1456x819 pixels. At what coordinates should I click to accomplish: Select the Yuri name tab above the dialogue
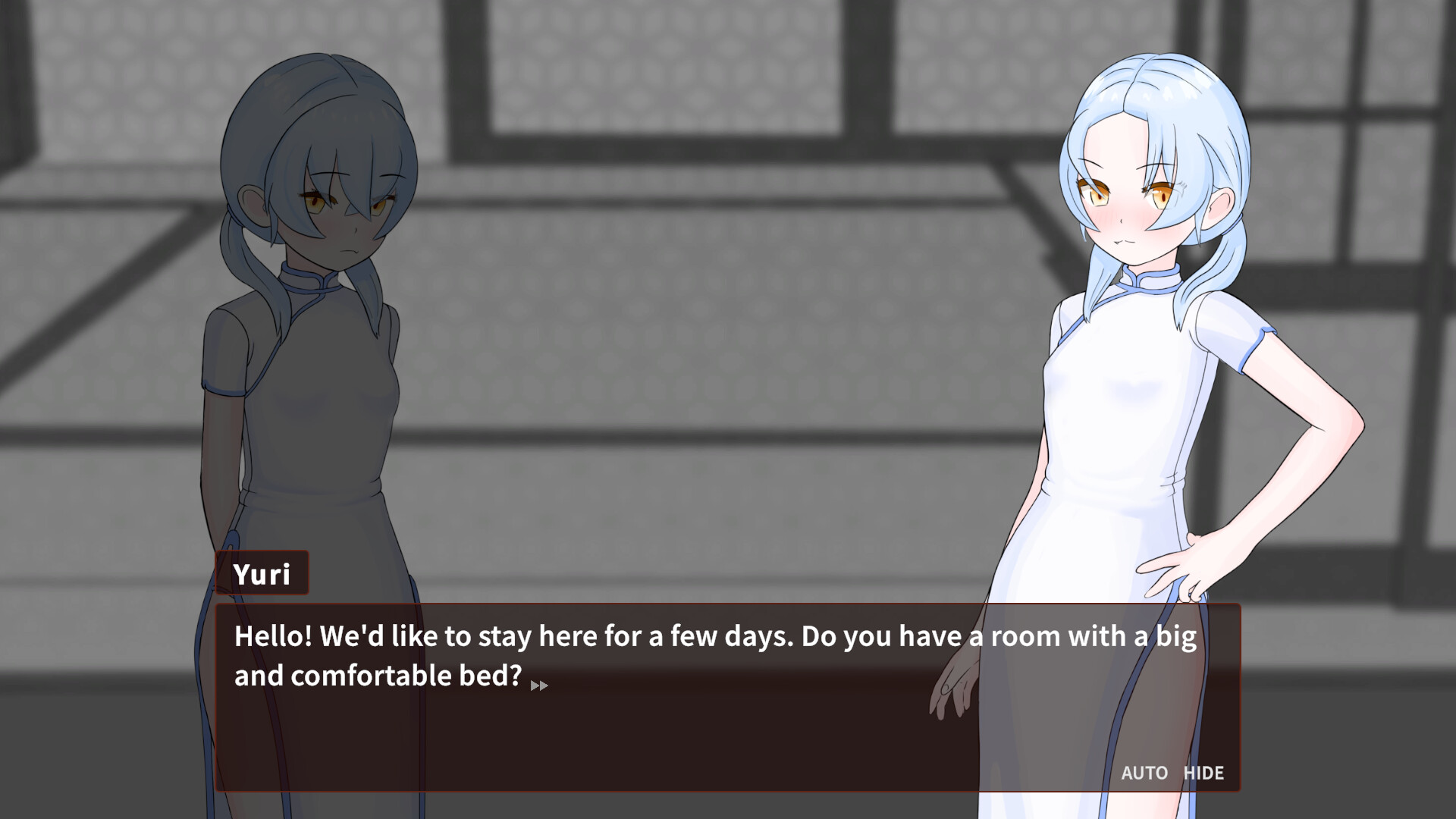point(263,573)
